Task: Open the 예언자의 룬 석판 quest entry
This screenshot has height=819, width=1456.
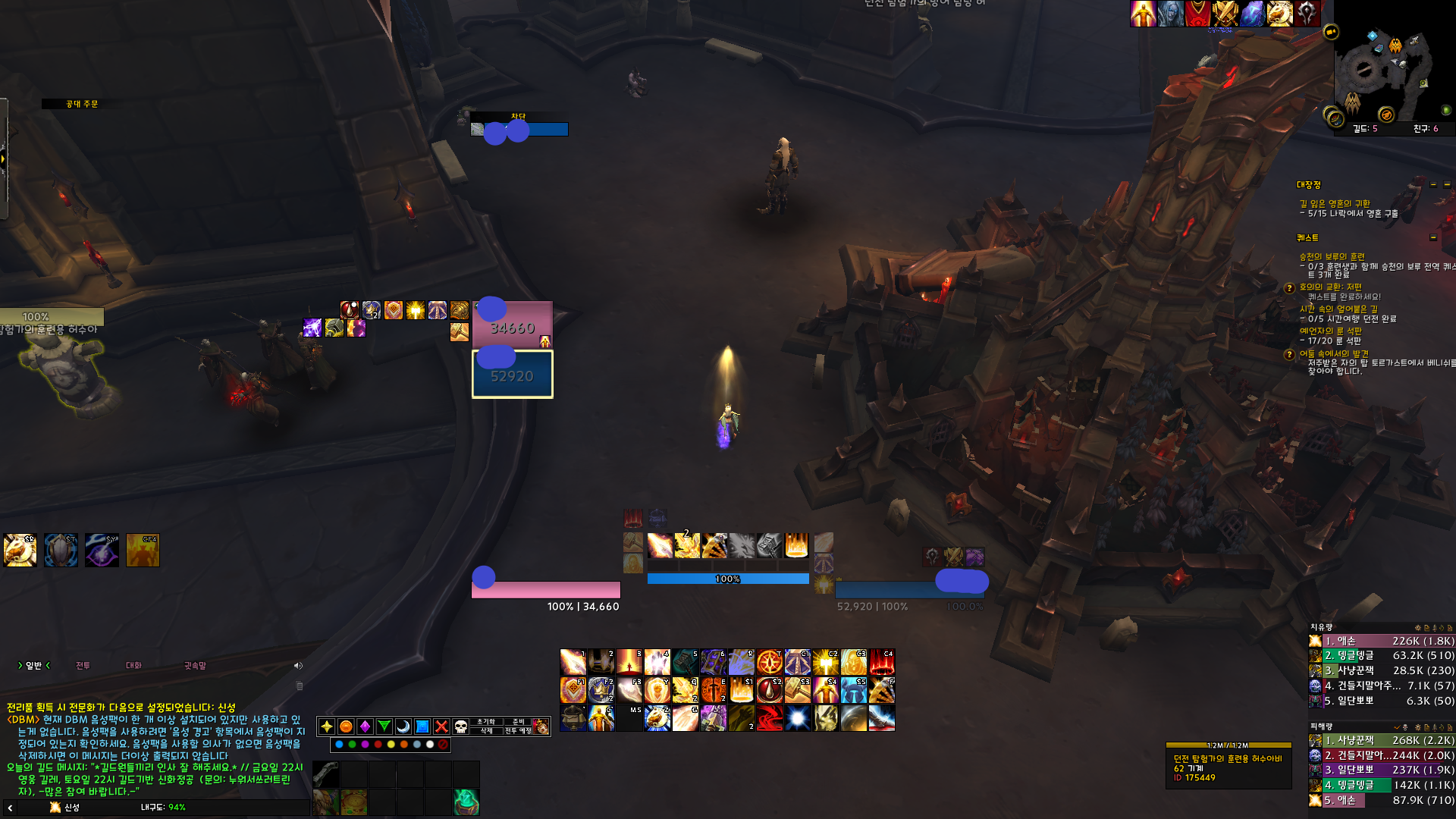Action: pyautogui.click(x=1330, y=331)
